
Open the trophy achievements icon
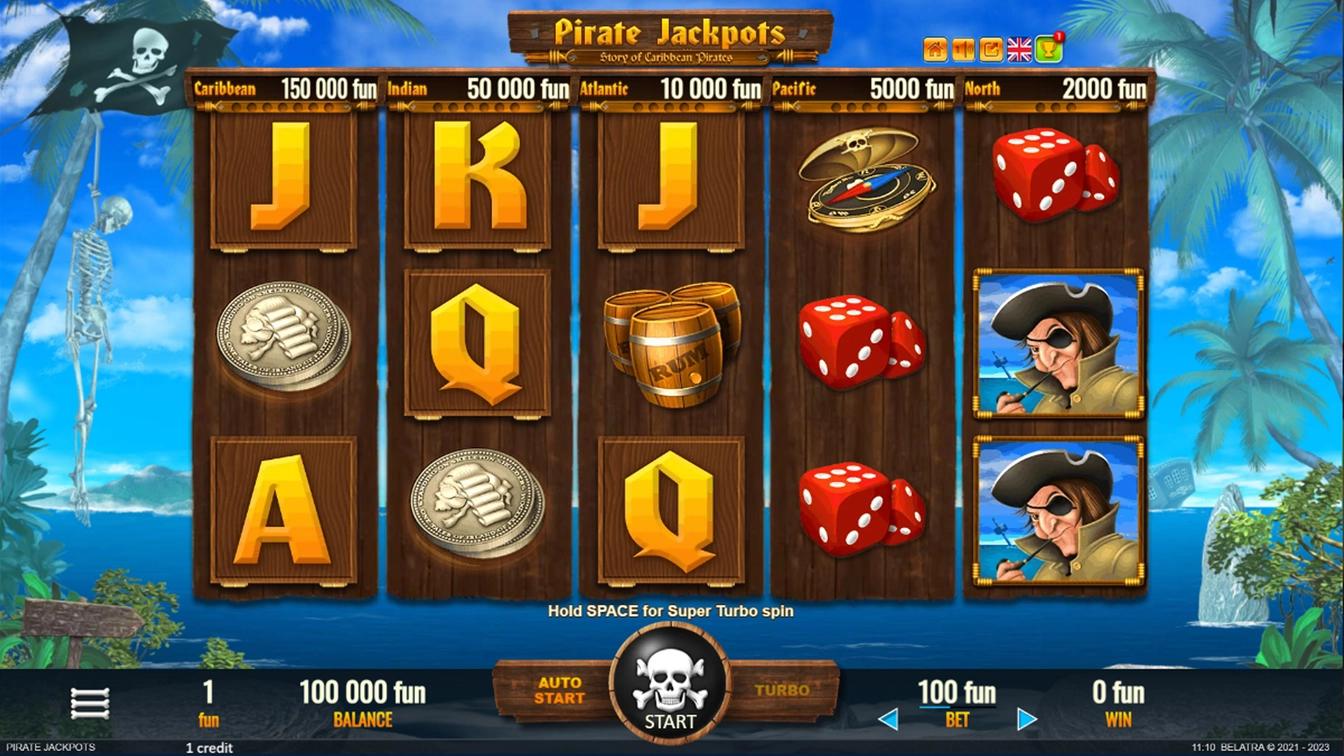coord(1046,49)
